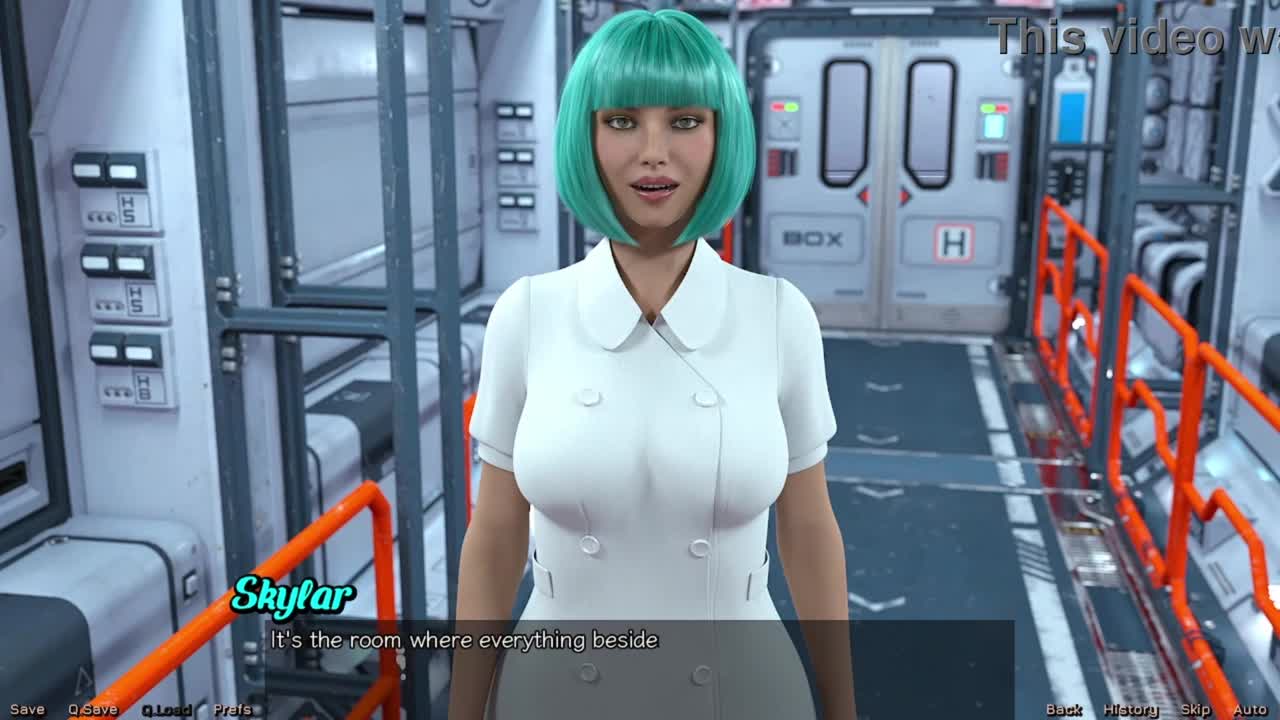Open the Prefs settings

[x=233, y=709]
